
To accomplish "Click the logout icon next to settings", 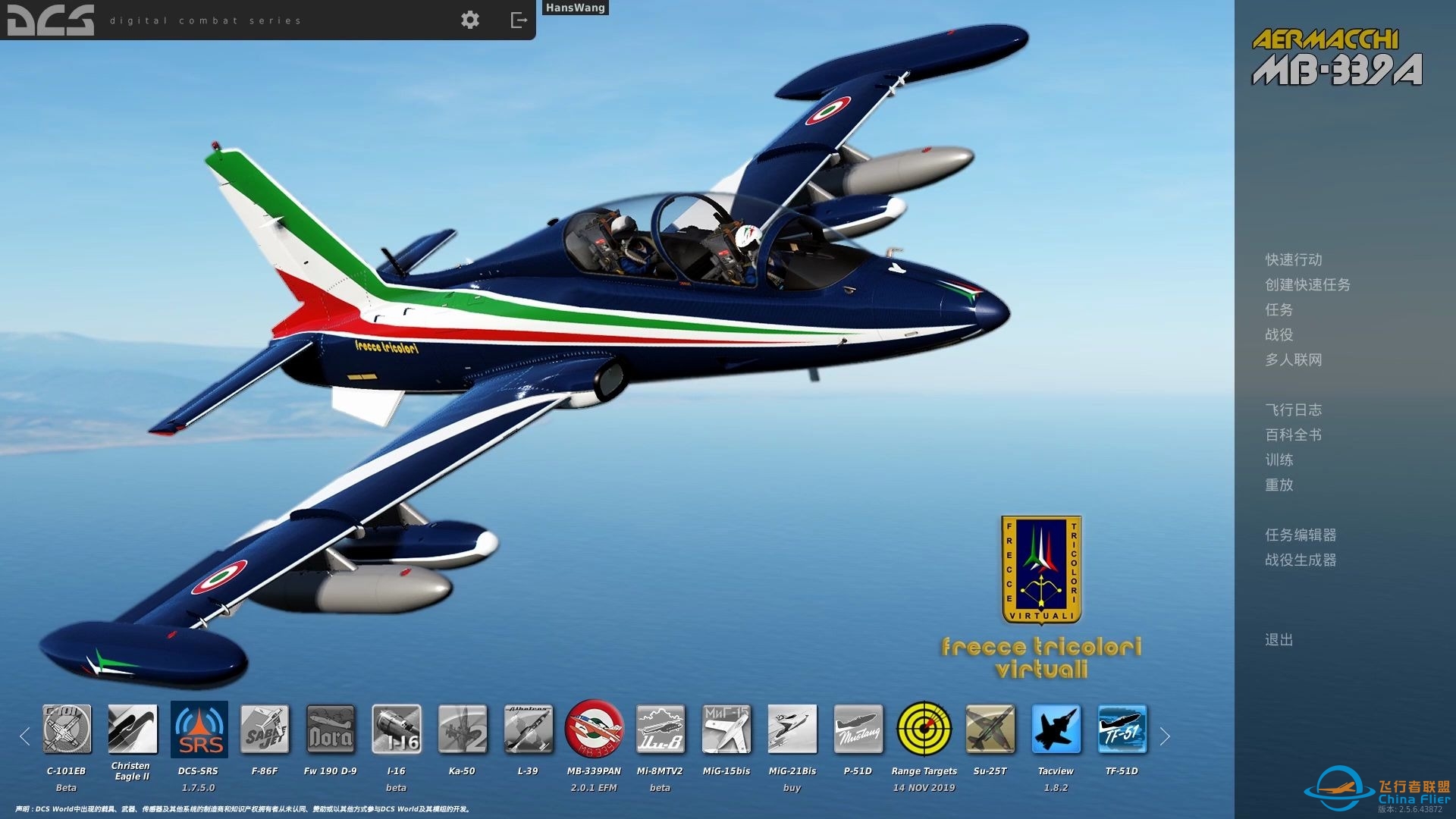I will tap(519, 20).
